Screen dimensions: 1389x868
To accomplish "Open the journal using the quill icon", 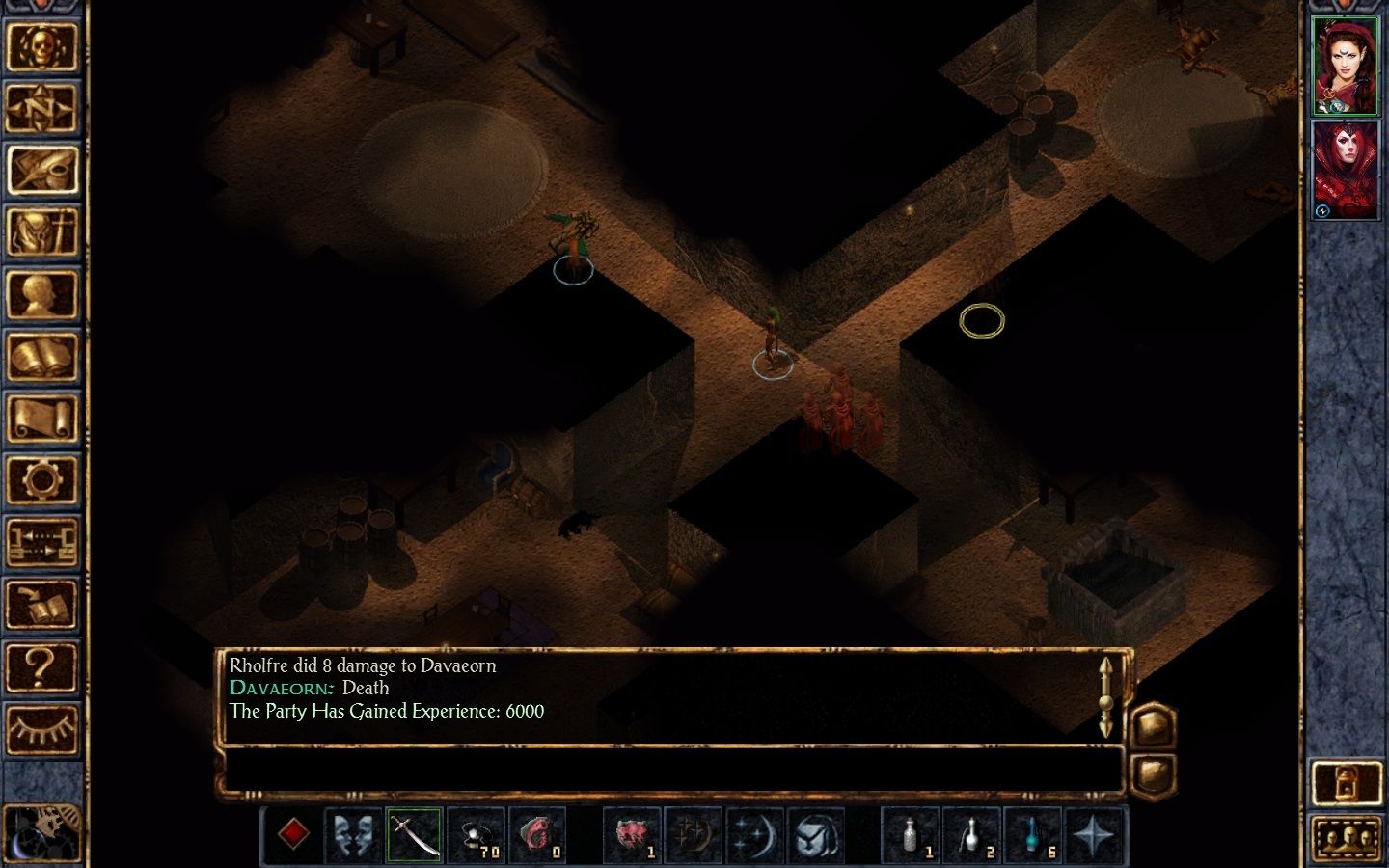I will tap(44, 169).
